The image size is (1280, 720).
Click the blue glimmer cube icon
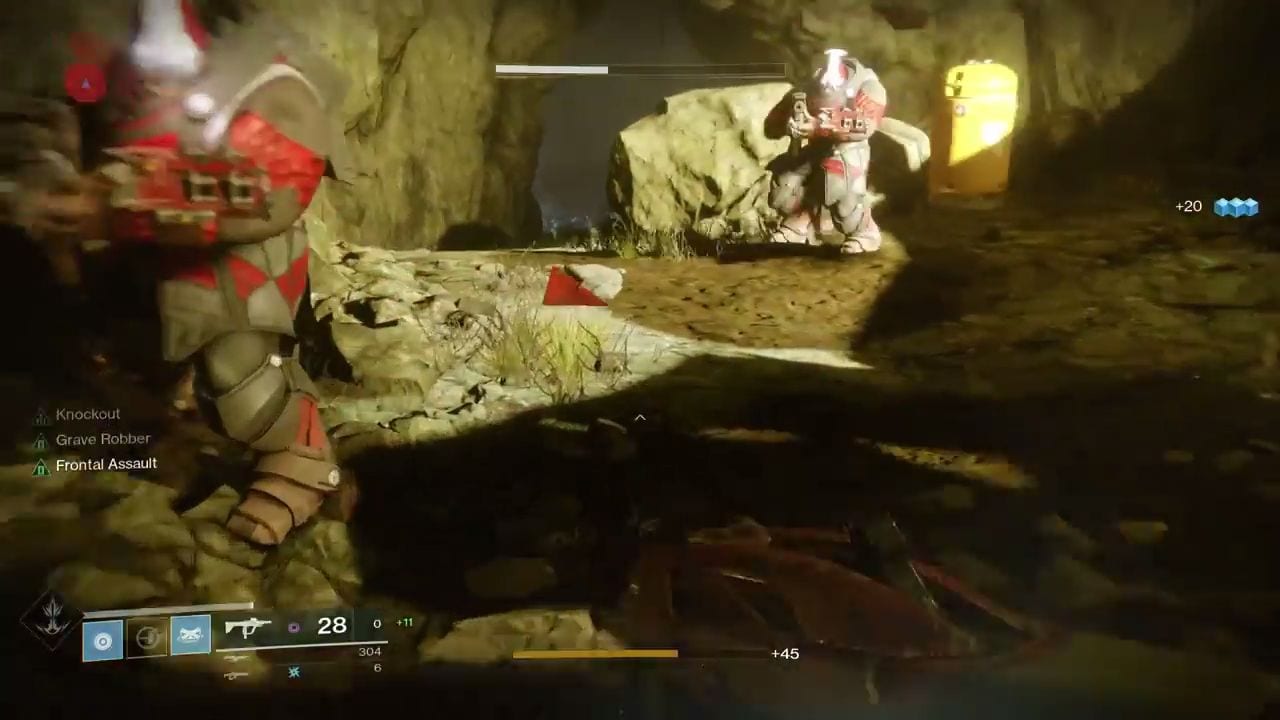coord(1235,207)
